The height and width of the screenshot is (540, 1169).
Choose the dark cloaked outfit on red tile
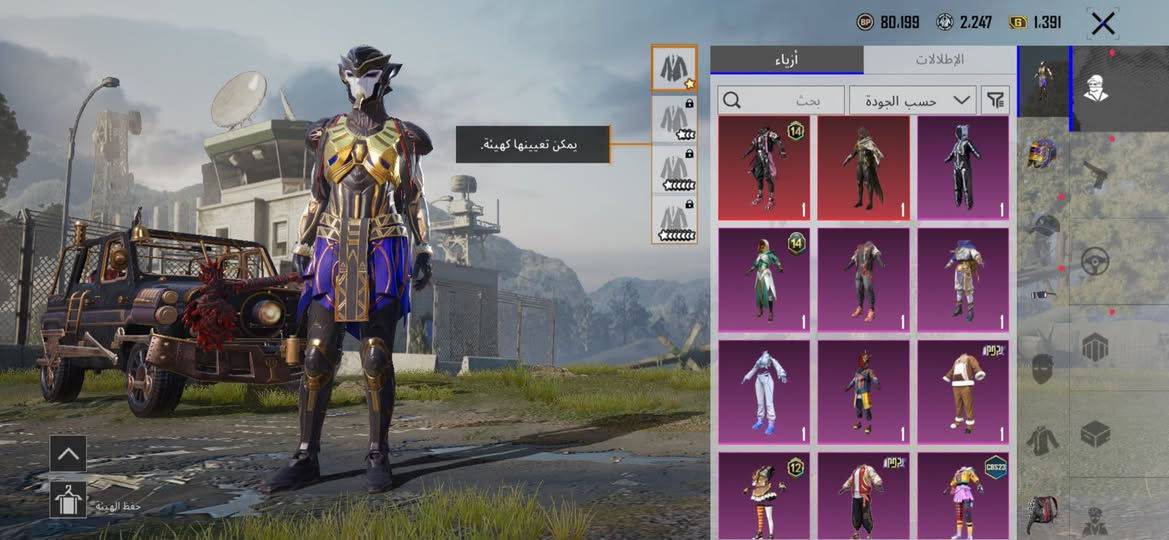[863, 167]
